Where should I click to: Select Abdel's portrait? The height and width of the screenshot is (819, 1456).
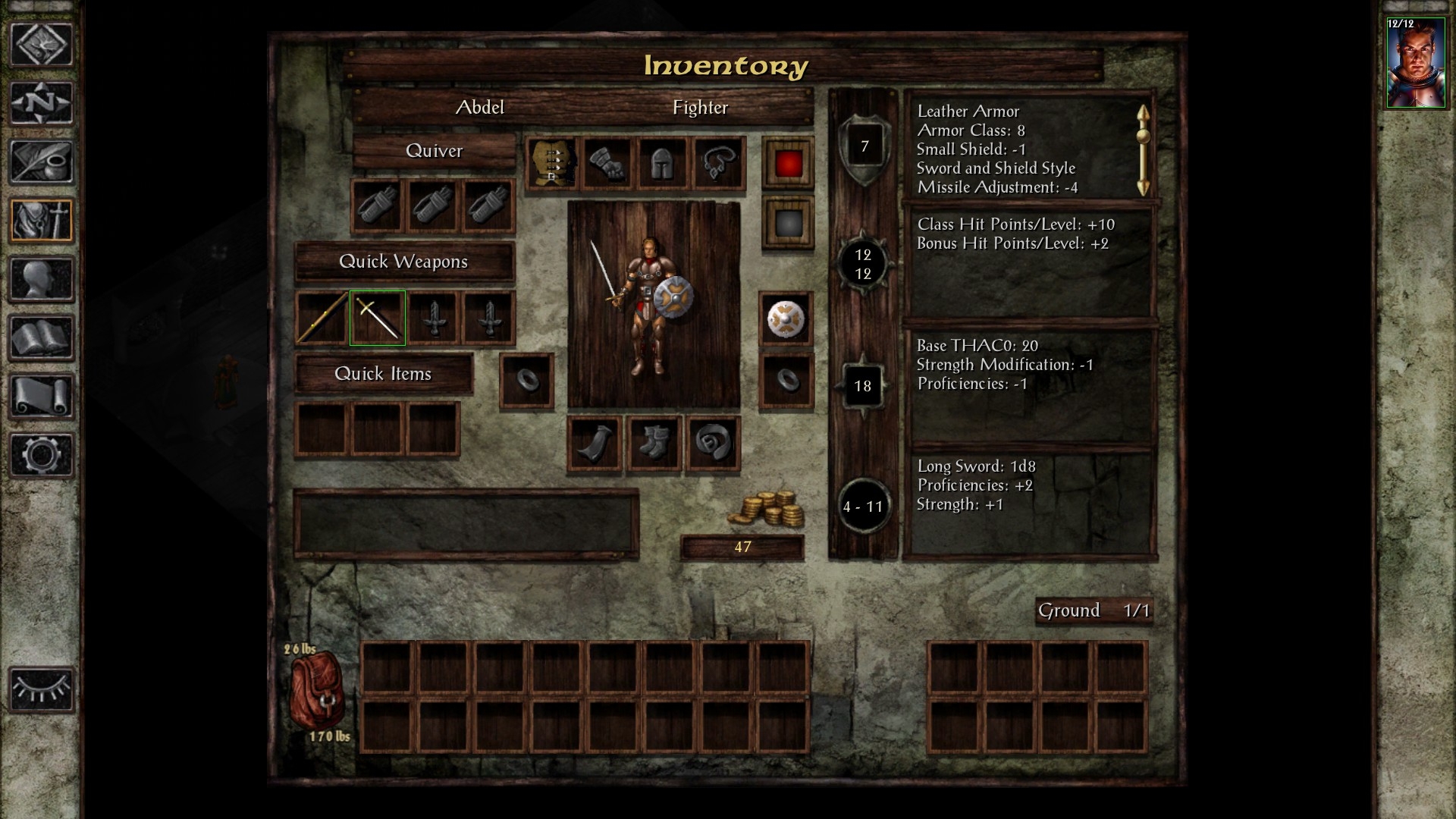pos(1415,64)
